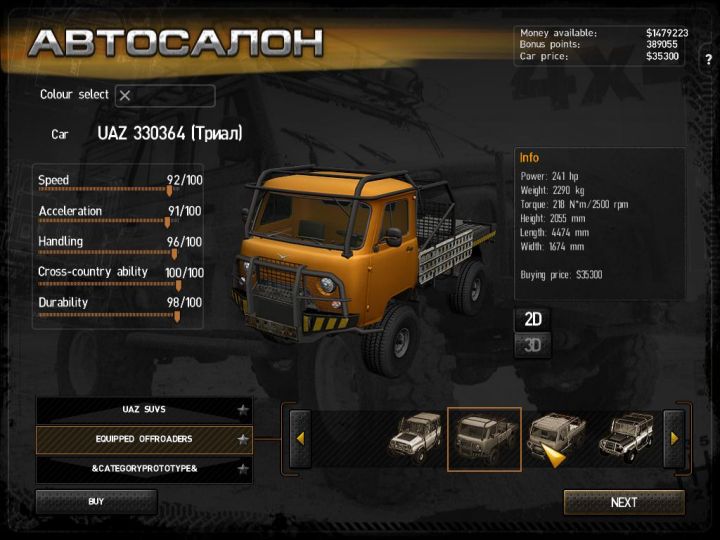Open help with the question mark button
The width and height of the screenshot is (720, 540).
click(x=708, y=60)
